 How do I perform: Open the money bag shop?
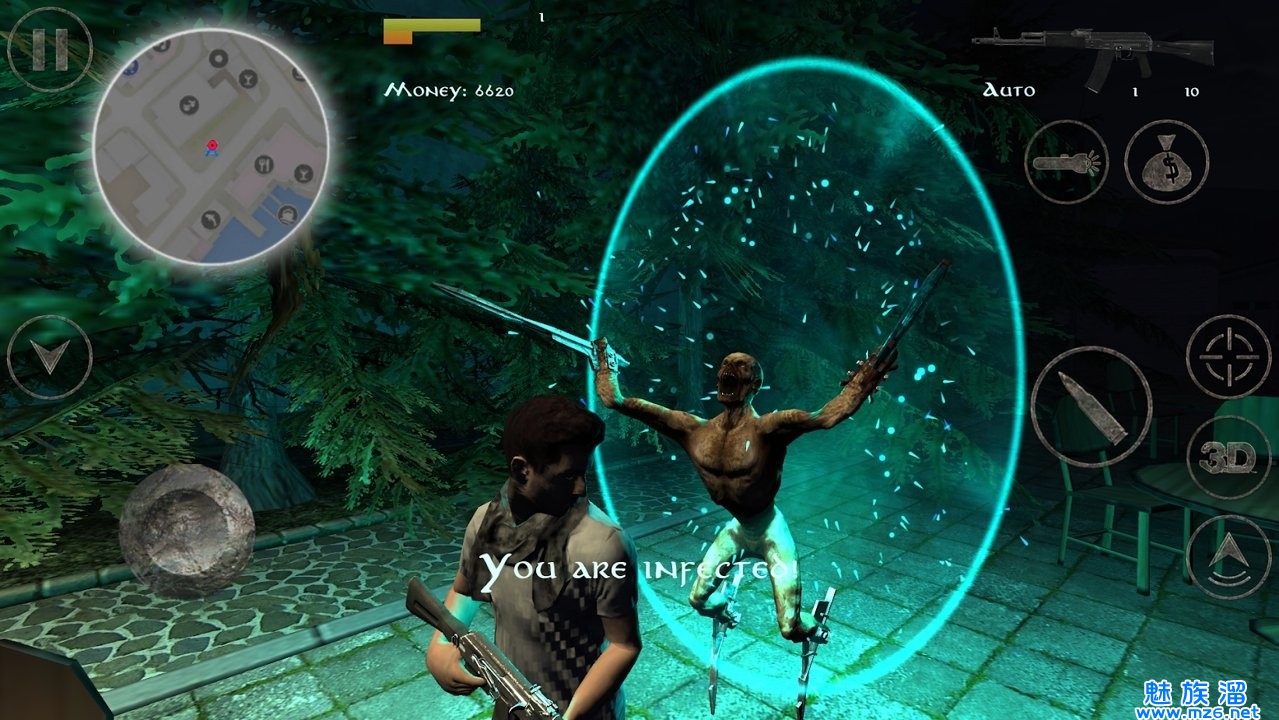[x=1166, y=162]
